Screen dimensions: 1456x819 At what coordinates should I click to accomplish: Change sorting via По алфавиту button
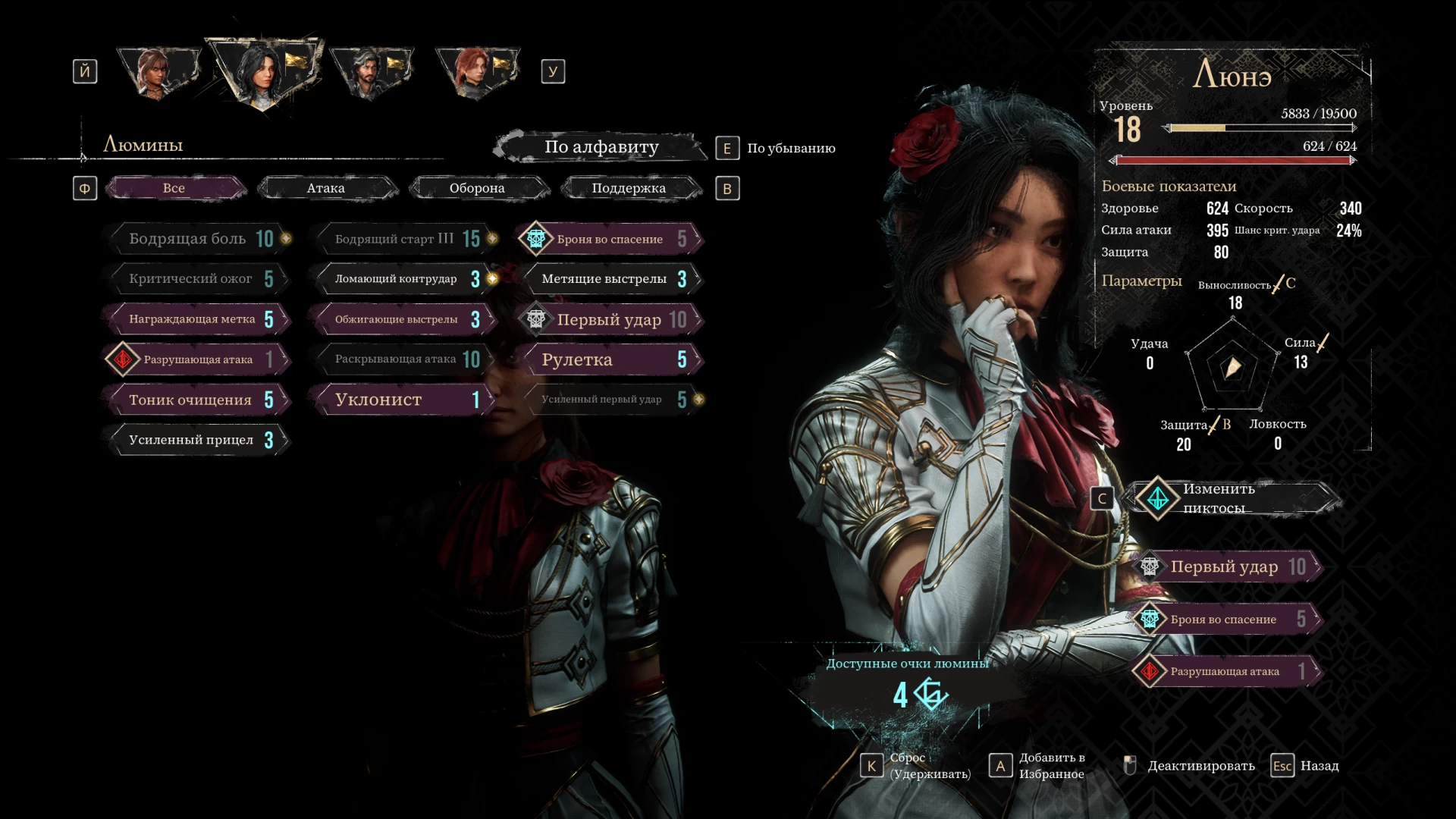(x=601, y=147)
